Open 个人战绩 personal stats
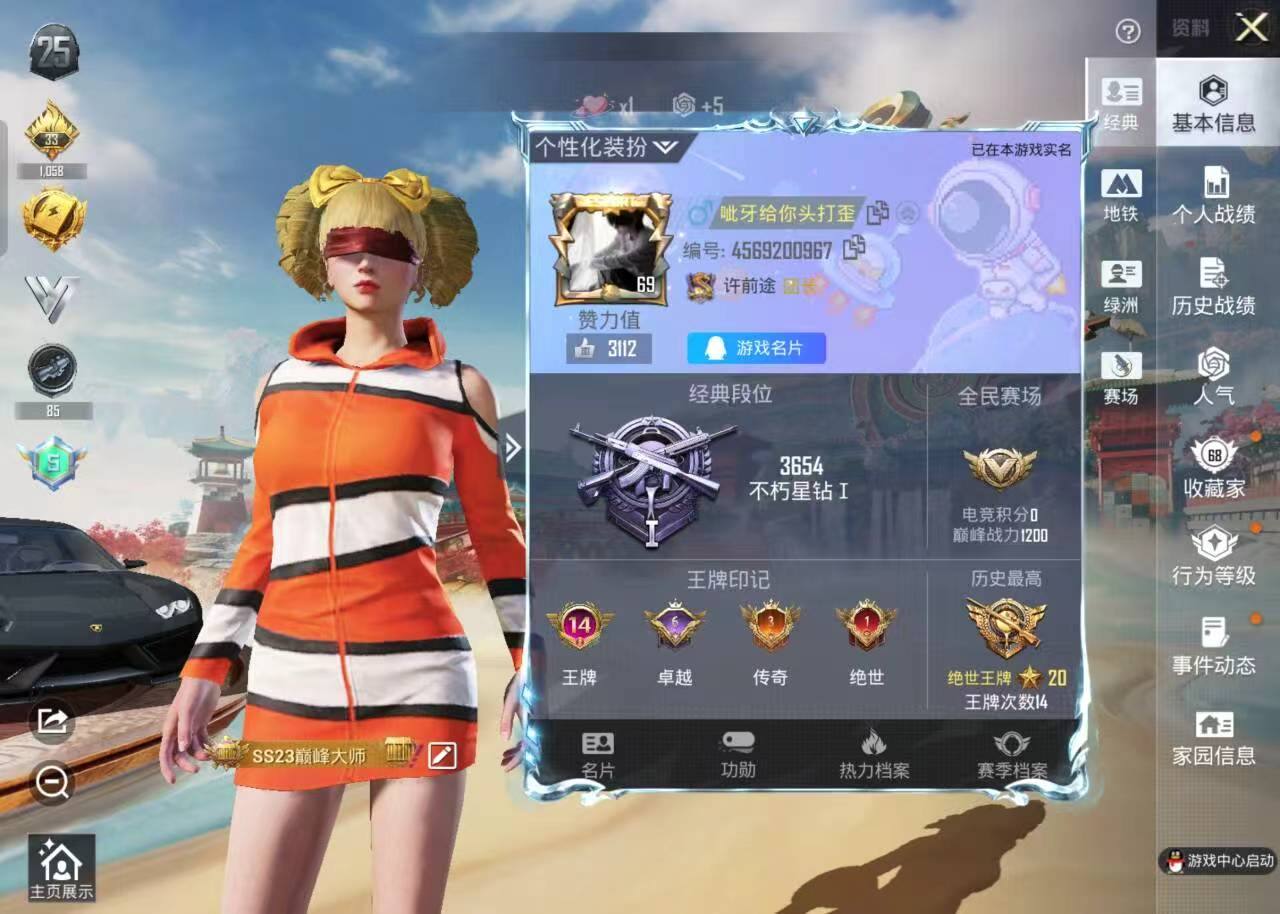Viewport: 1280px width, 914px height. [1213, 196]
